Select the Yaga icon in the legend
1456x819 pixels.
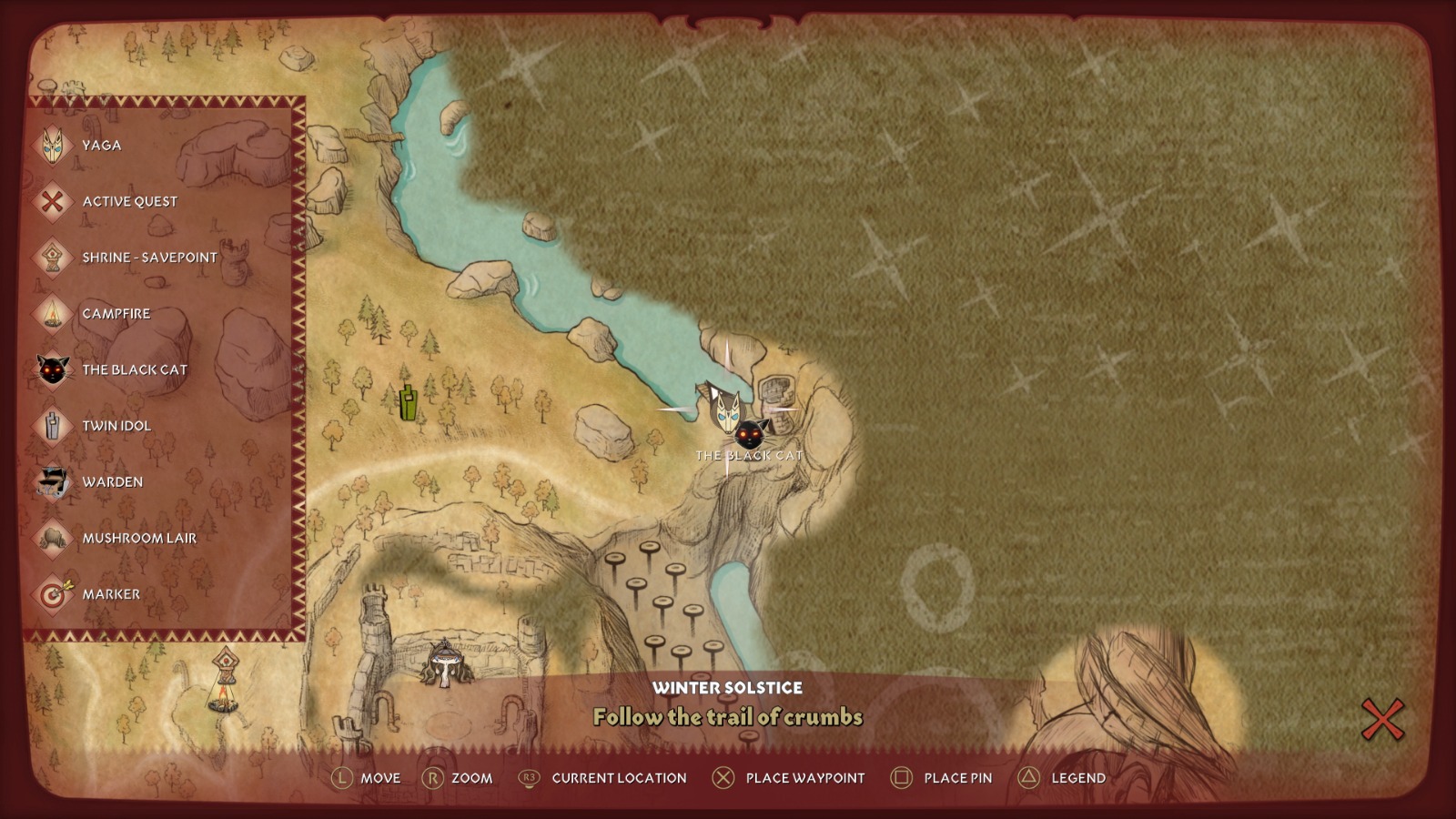52,145
